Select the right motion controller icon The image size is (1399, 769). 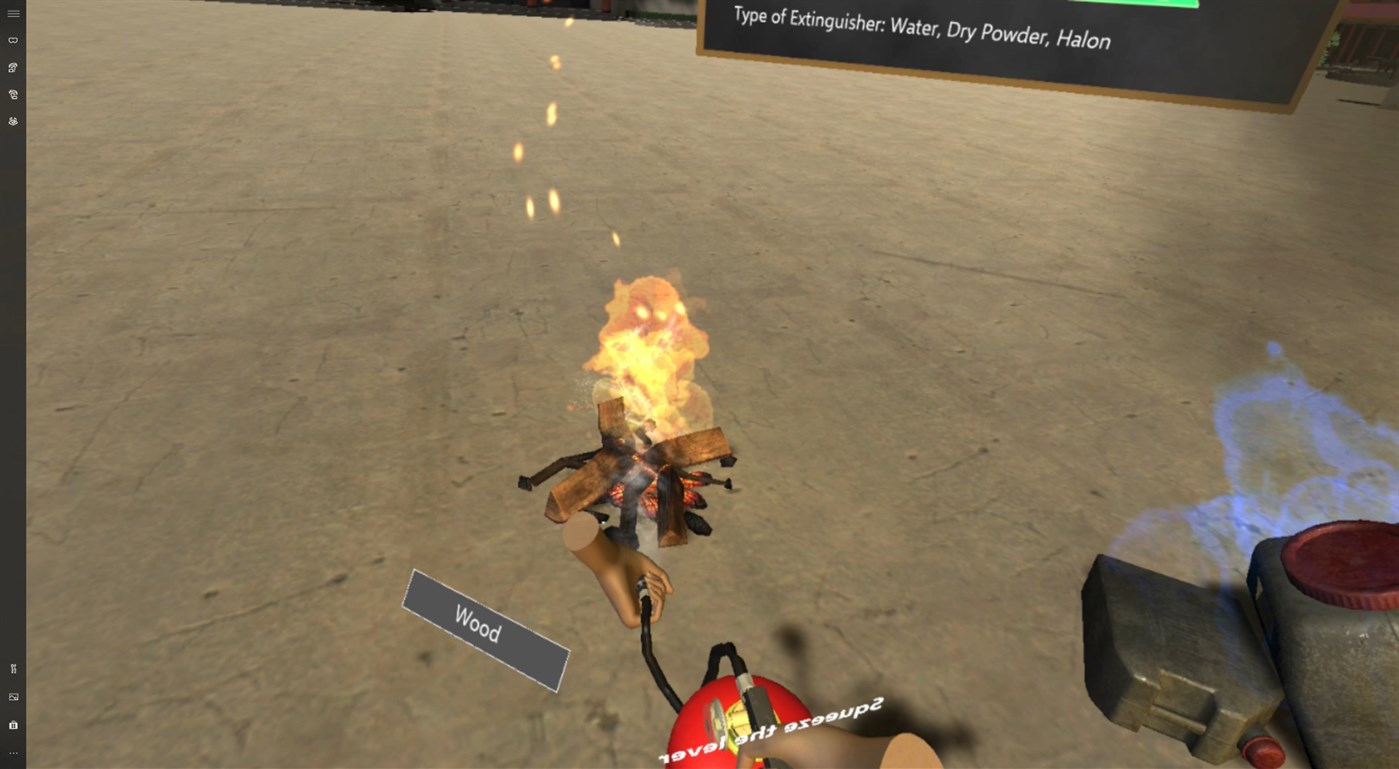tap(13, 93)
